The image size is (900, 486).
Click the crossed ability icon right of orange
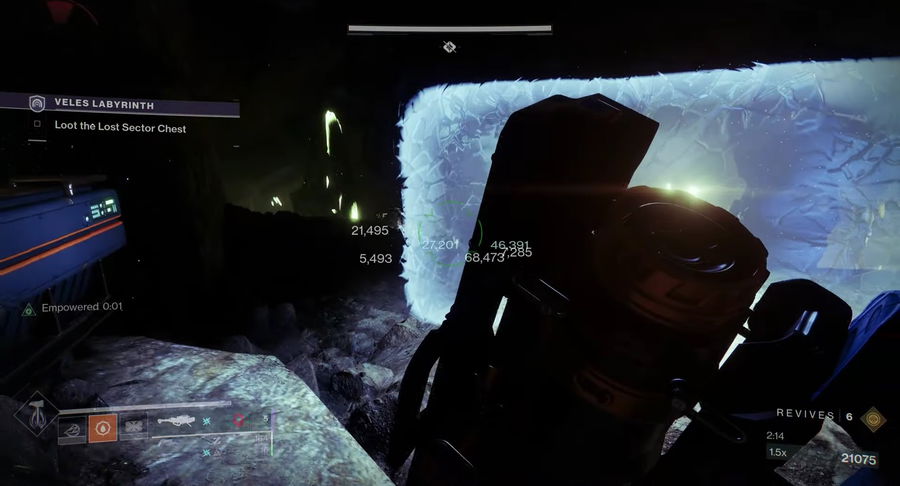(x=133, y=428)
